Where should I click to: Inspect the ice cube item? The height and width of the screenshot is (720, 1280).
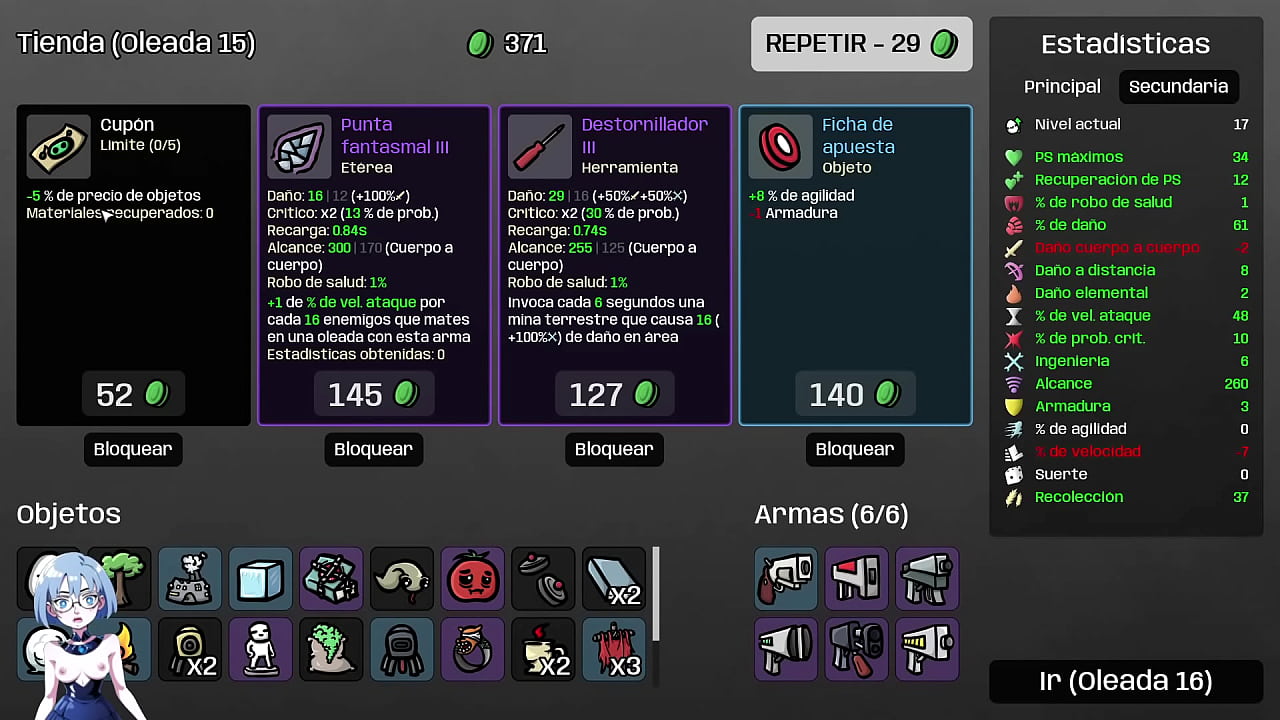click(x=261, y=579)
